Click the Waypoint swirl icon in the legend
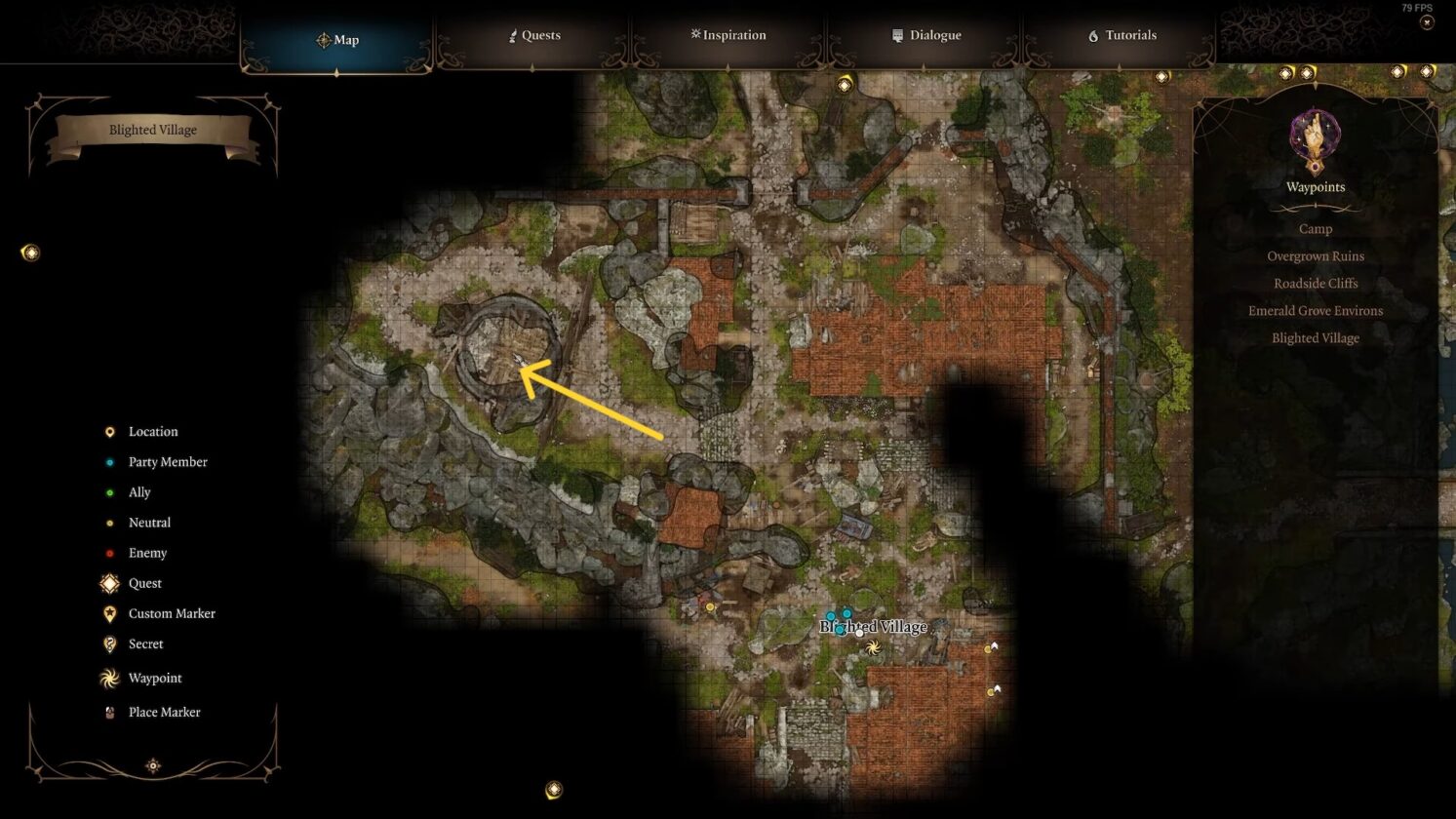Viewport: 1456px width, 819px height. (108, 678)
